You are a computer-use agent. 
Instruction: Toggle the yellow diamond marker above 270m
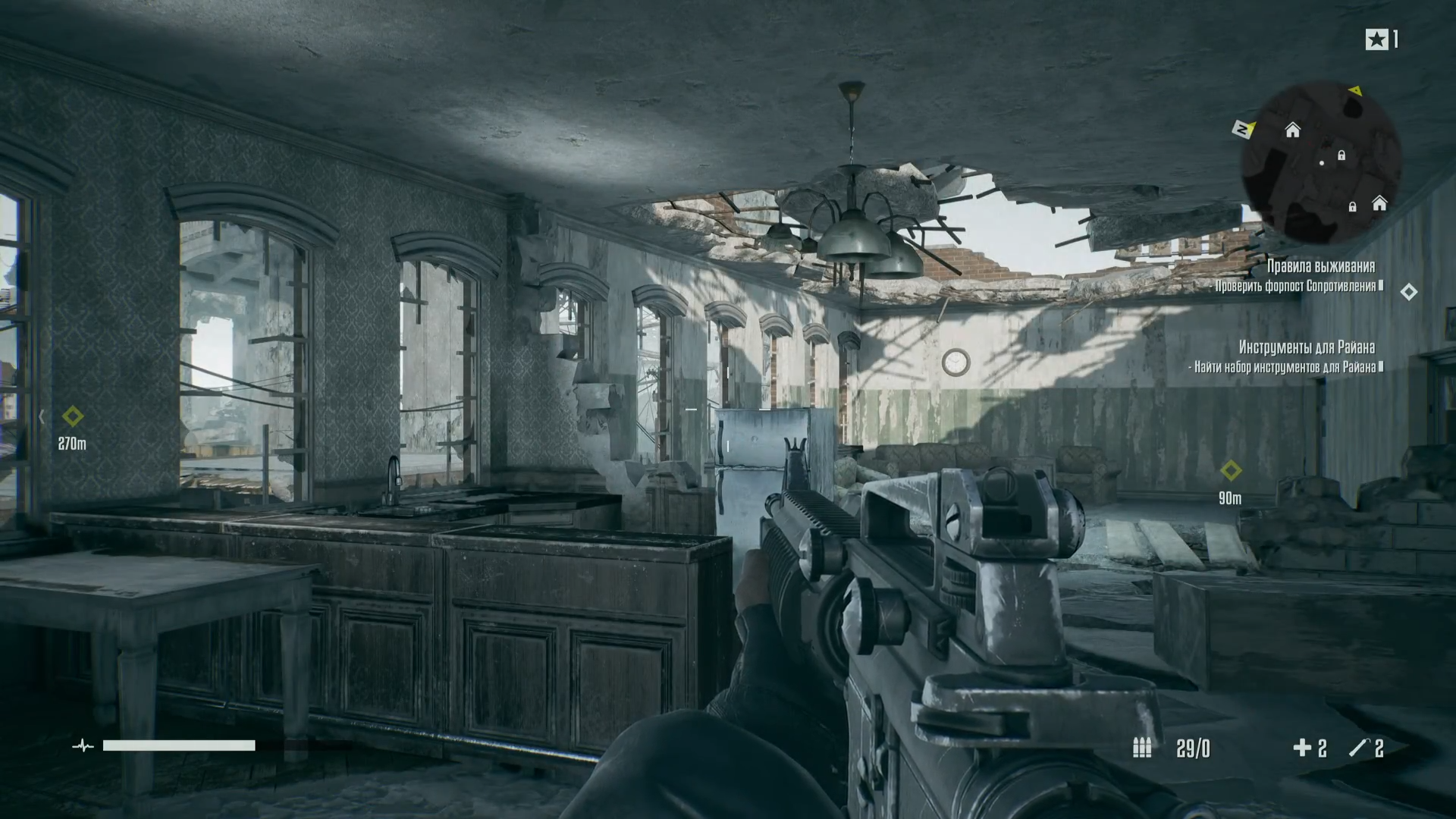click(73, 416)
